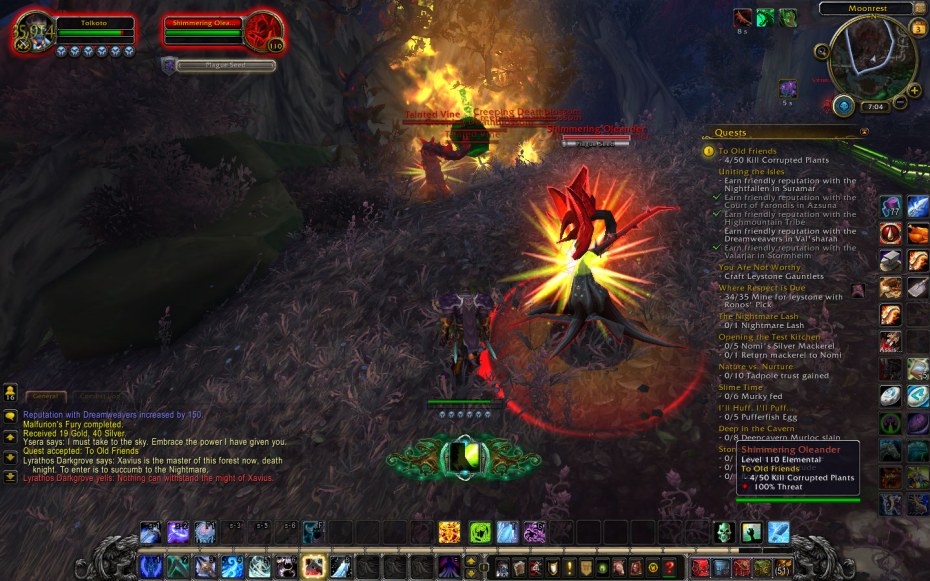
Task: Select the To Old Friends quest
Action: point(747,151)
